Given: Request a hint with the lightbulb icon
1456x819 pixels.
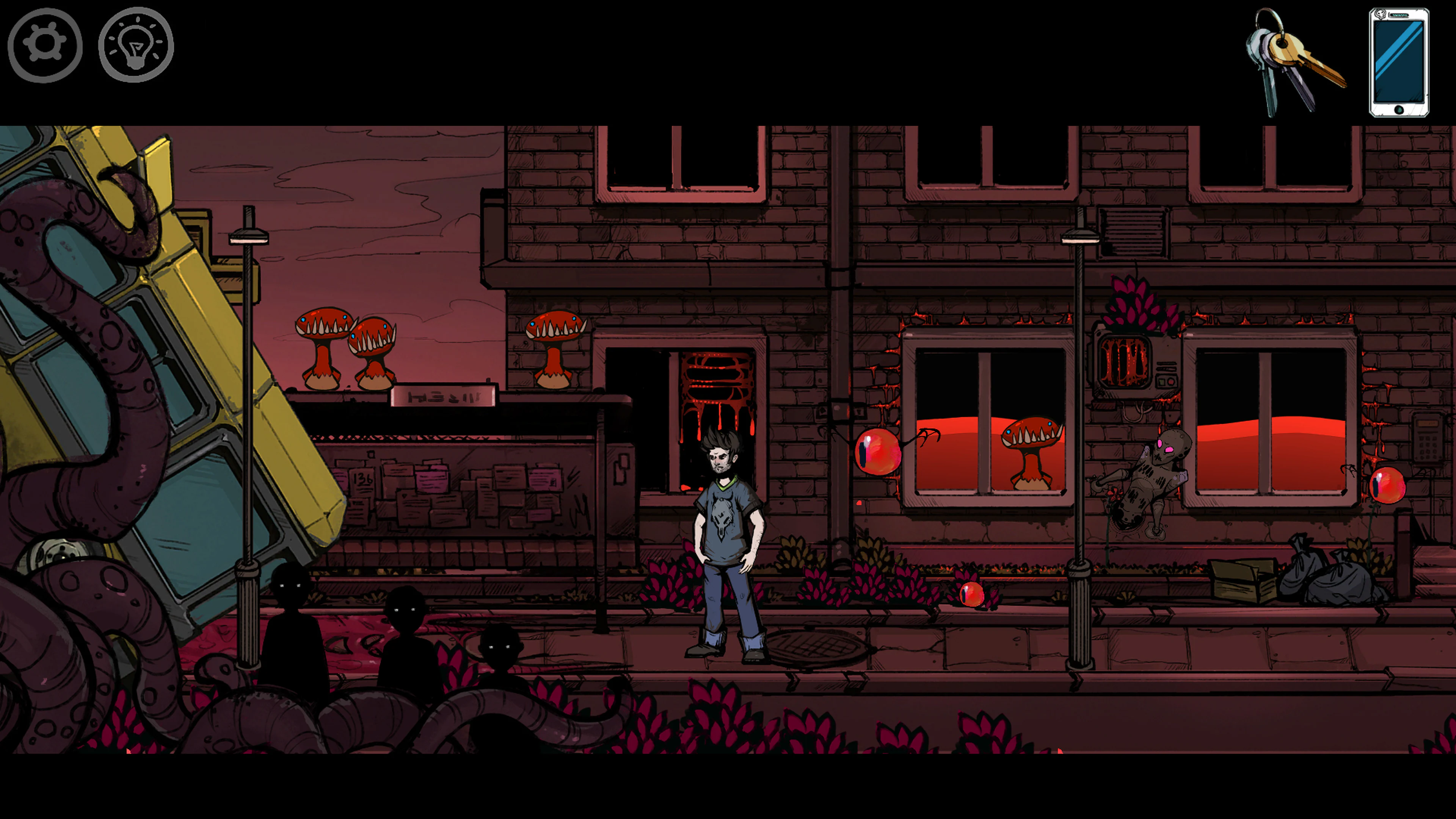Looking at the screenshot, I should pos(136,45).
